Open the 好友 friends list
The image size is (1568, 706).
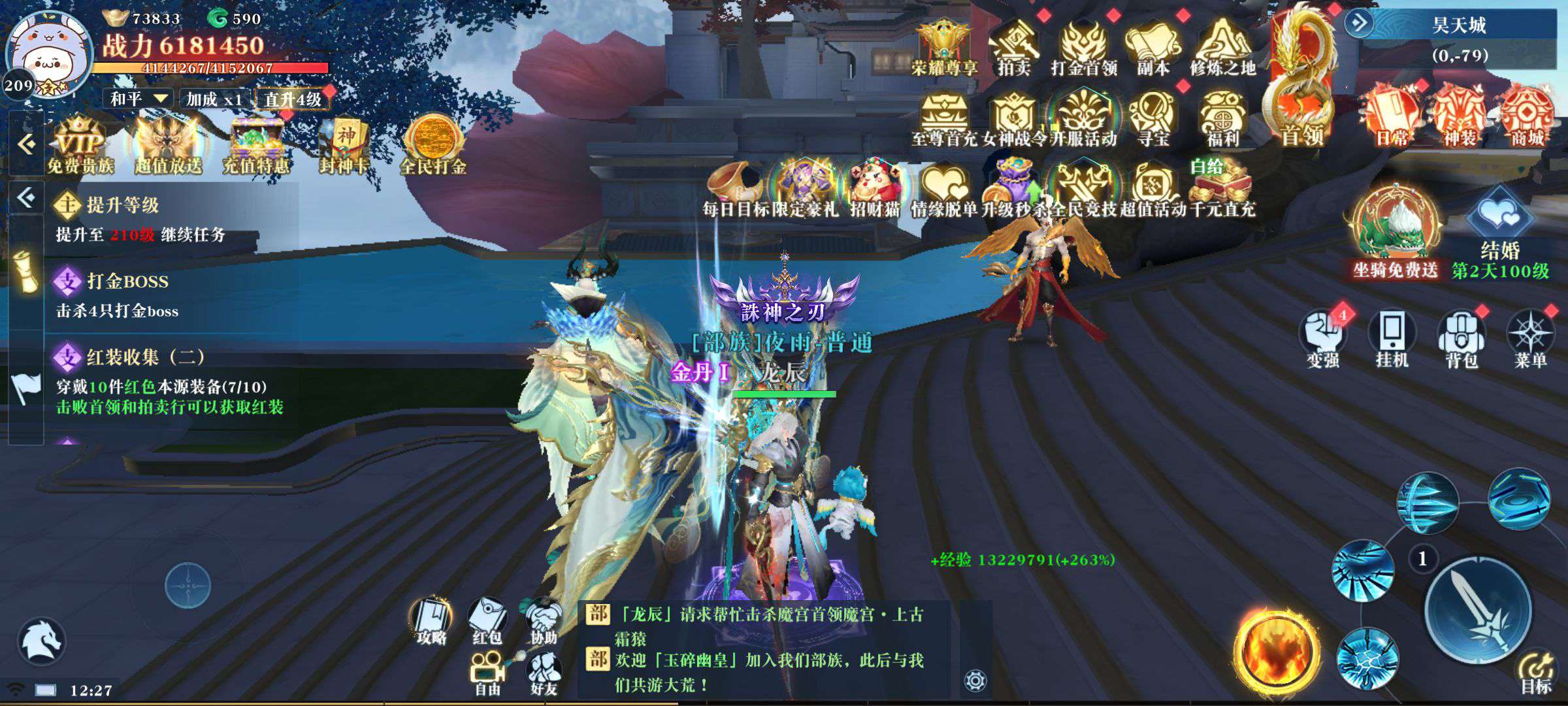click(x=544, y=673)
